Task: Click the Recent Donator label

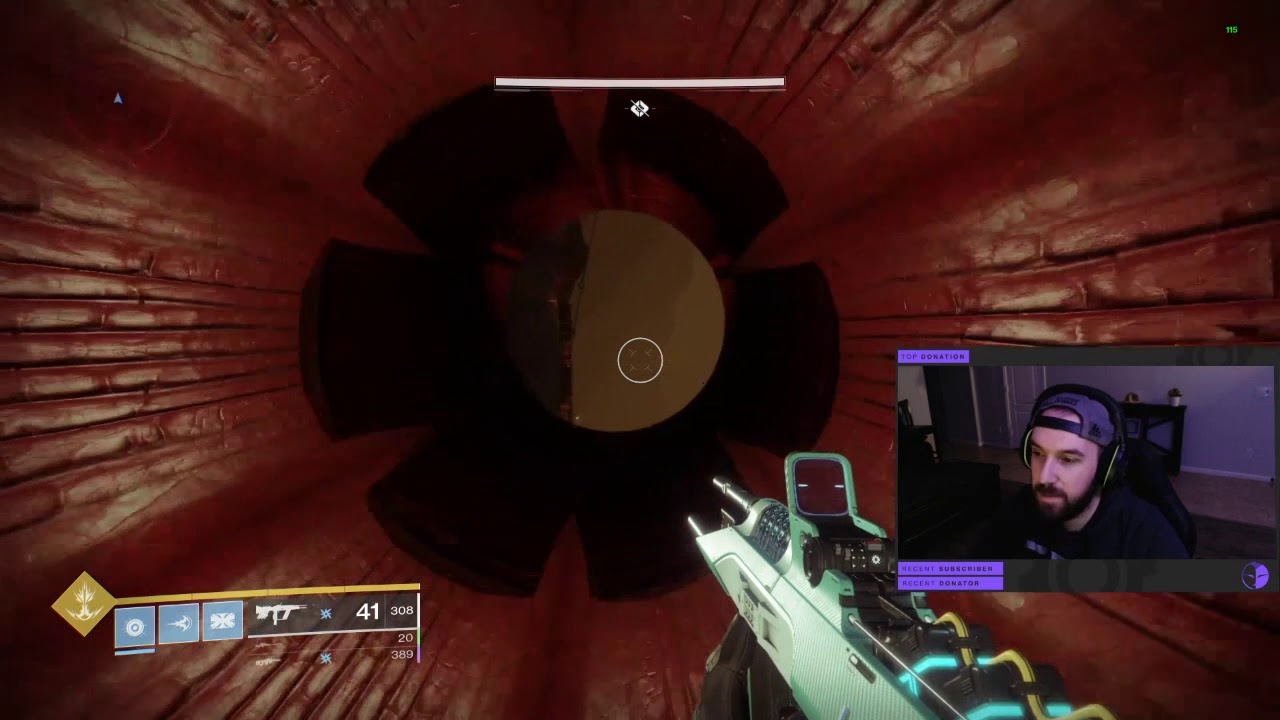Action: [949, 583]
